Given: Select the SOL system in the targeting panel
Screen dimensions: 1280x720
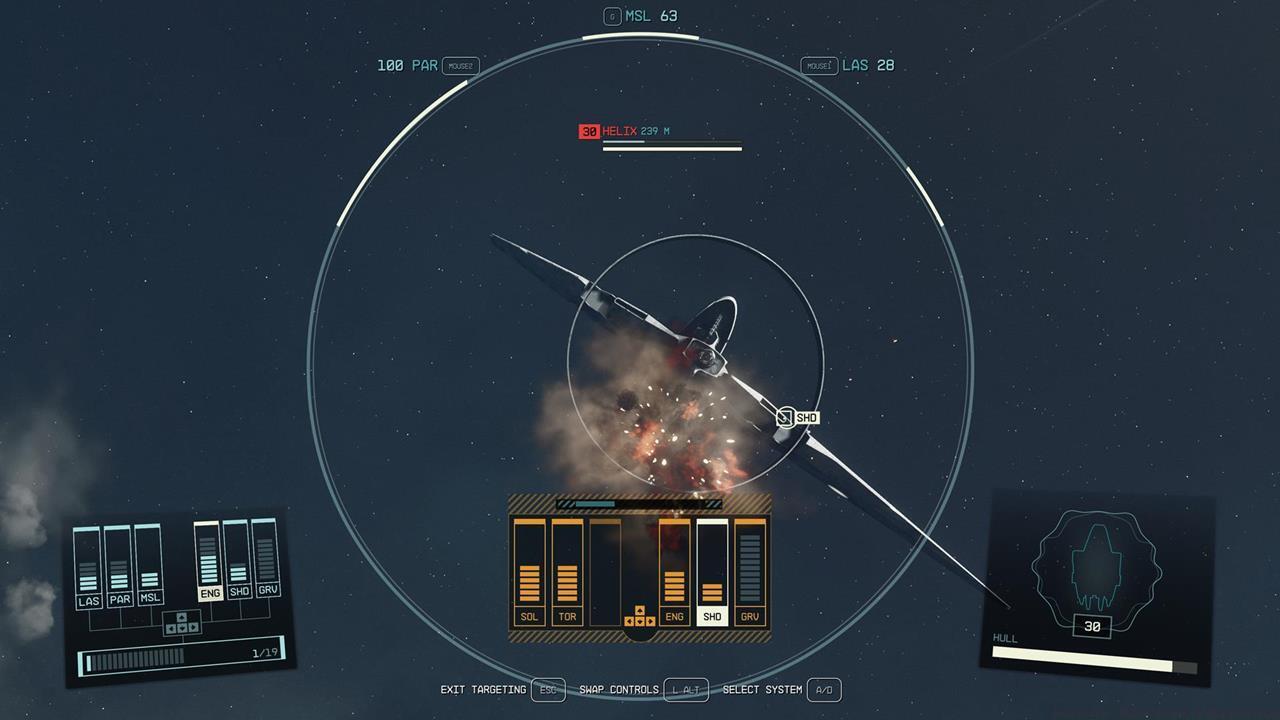Looking at the screenshot, I should pos(529,616).
